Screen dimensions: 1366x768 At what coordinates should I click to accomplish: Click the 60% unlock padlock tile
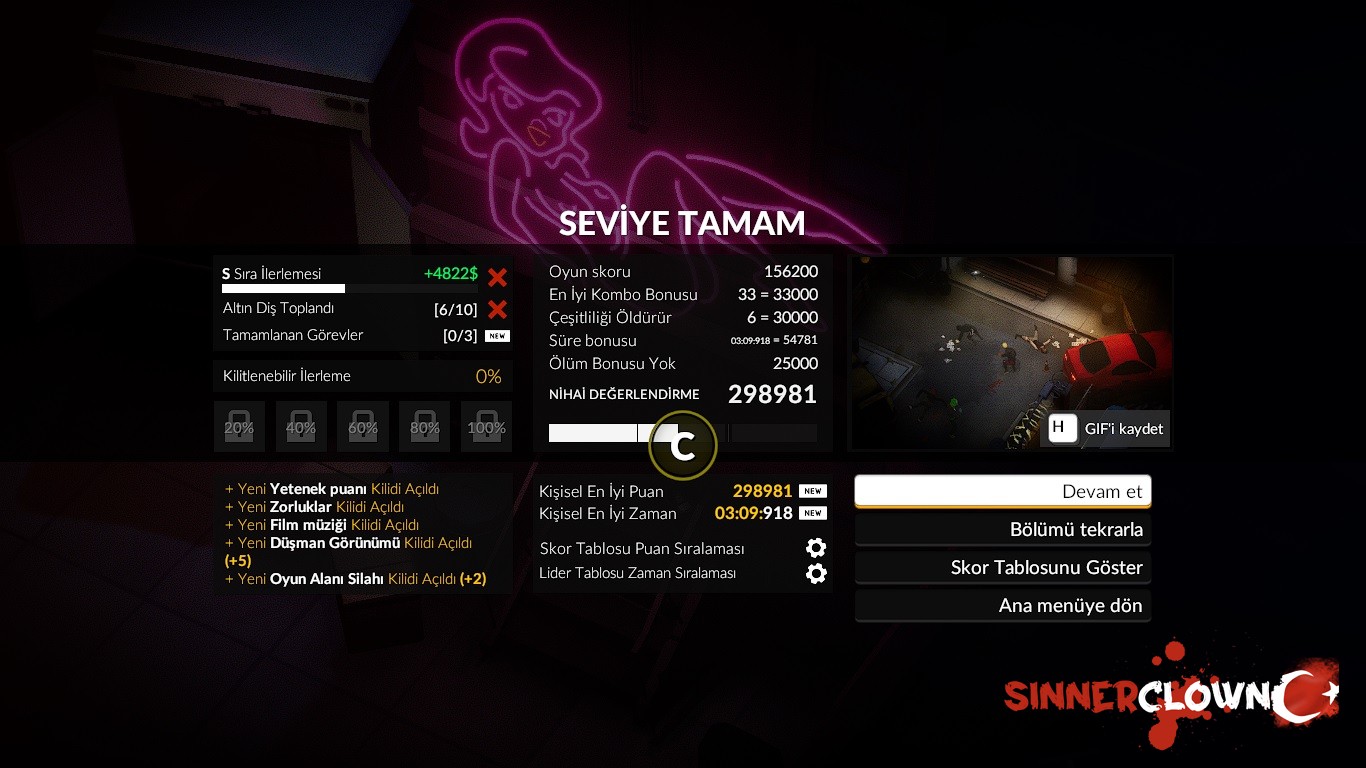[363, 427]
